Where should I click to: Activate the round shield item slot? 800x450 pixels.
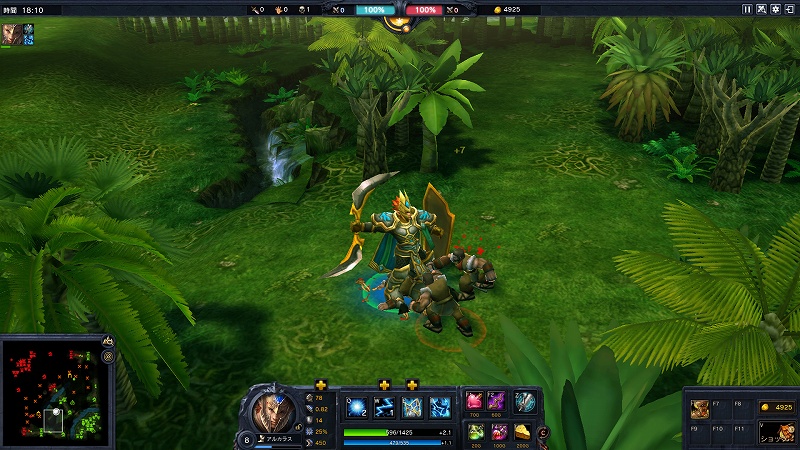pyautogui.click(x=525, y=401)
